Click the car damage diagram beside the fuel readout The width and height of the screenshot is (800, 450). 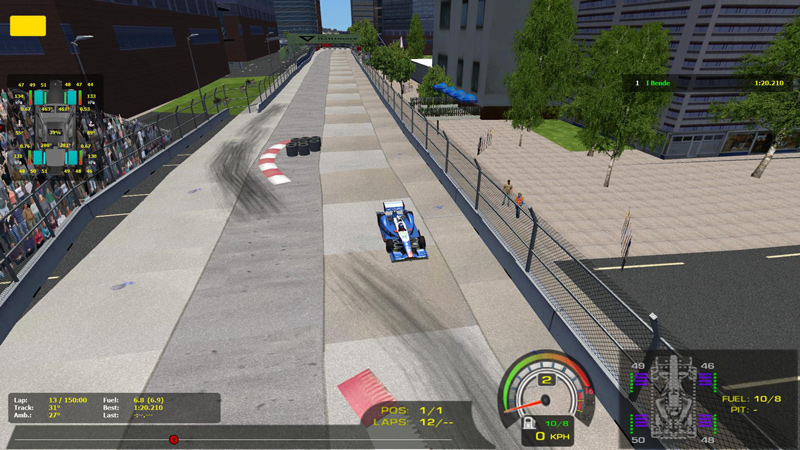pos(673,400)
